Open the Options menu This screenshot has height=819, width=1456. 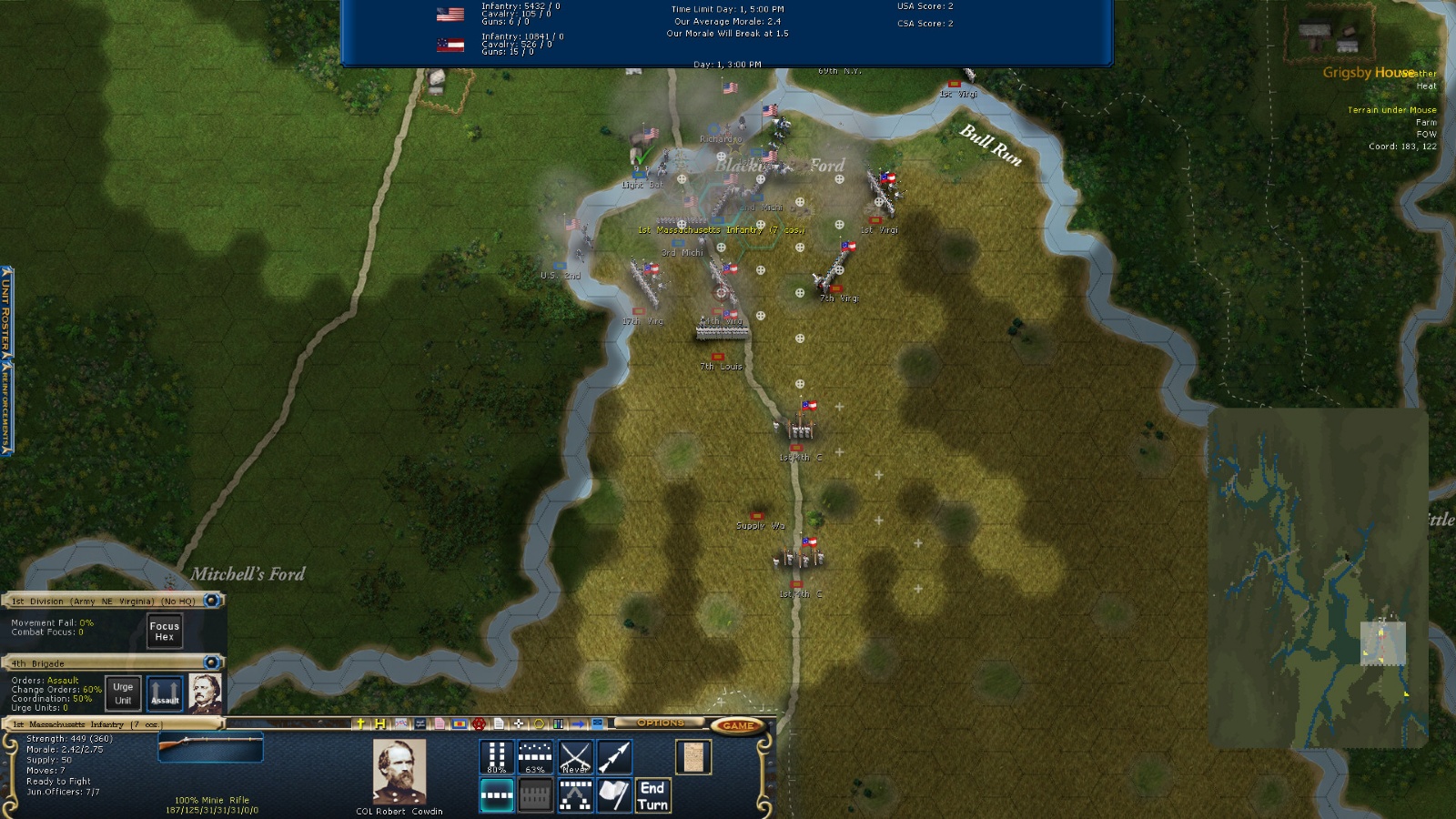pos(660,723)
